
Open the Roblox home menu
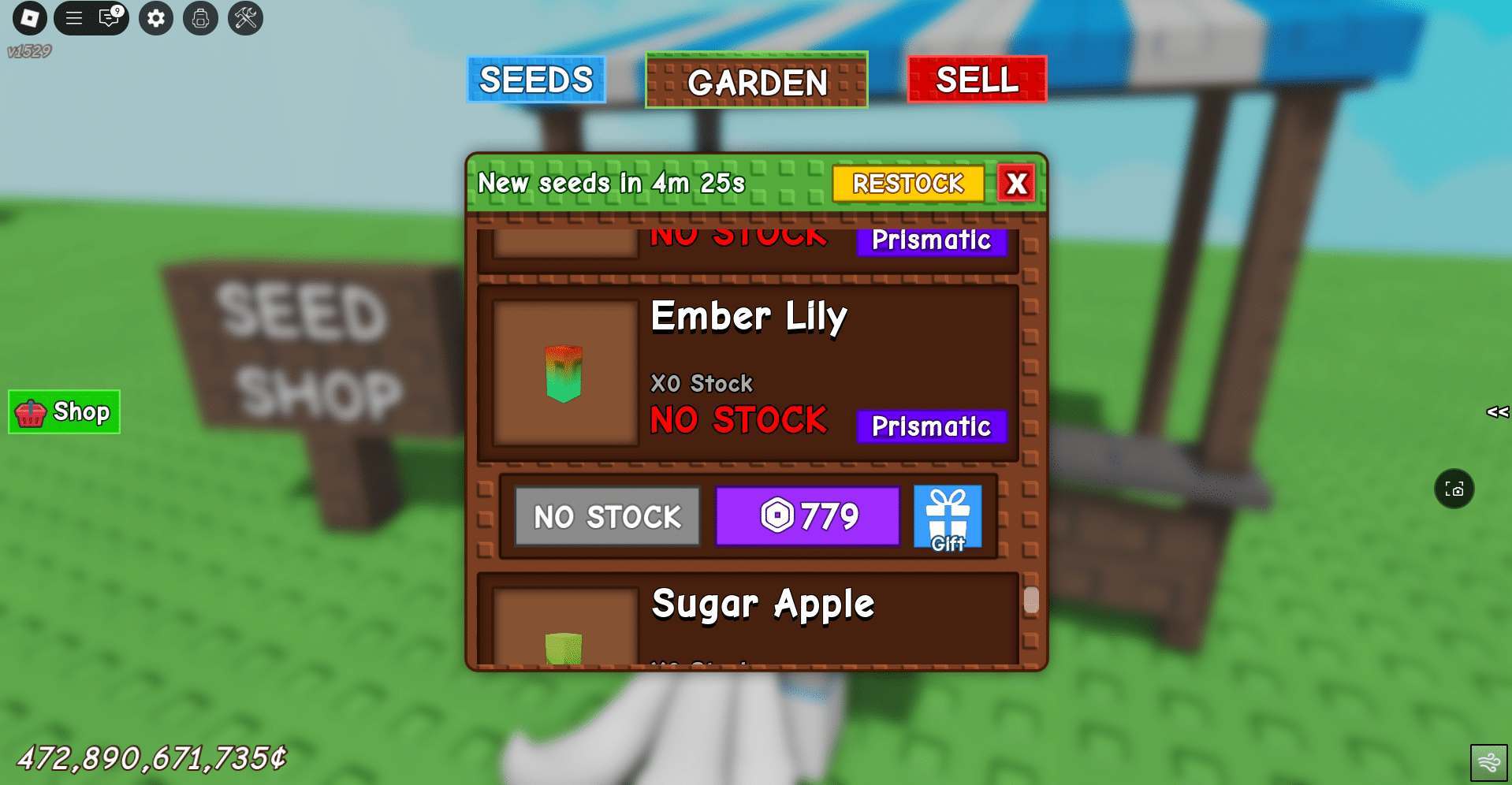(30, 18)
